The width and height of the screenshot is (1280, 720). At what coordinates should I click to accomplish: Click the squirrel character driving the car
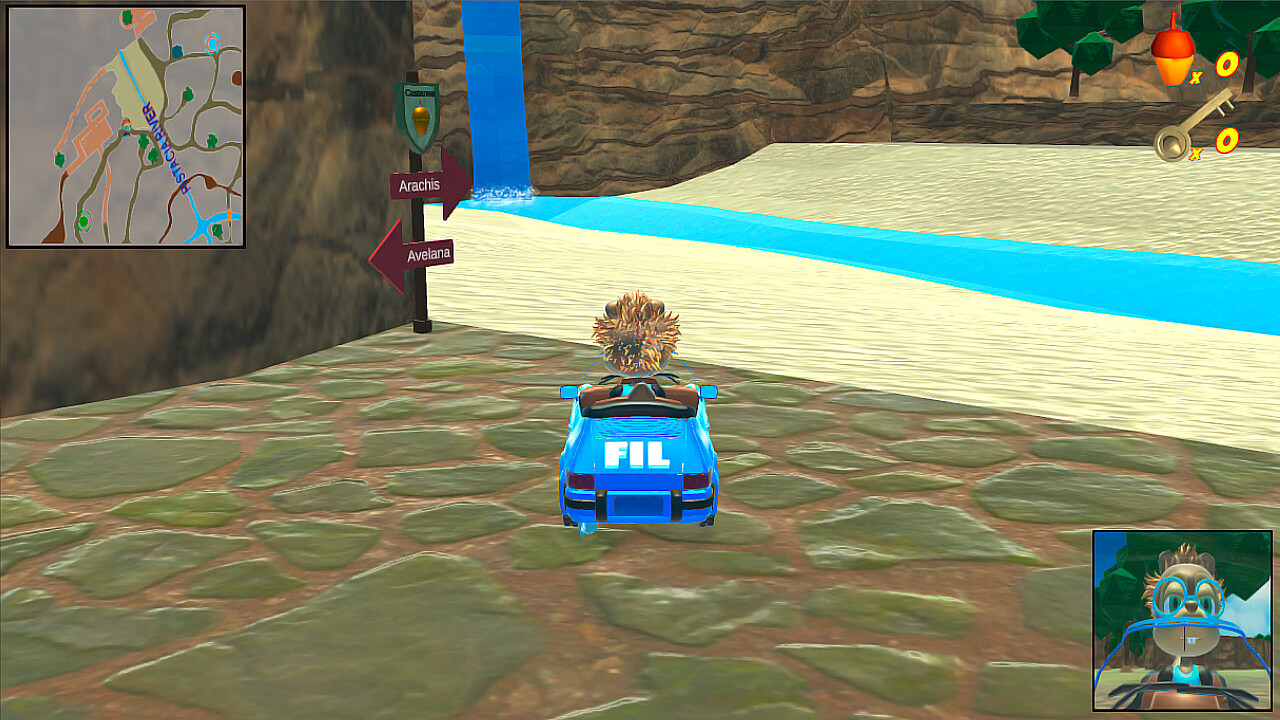(637, 330)
